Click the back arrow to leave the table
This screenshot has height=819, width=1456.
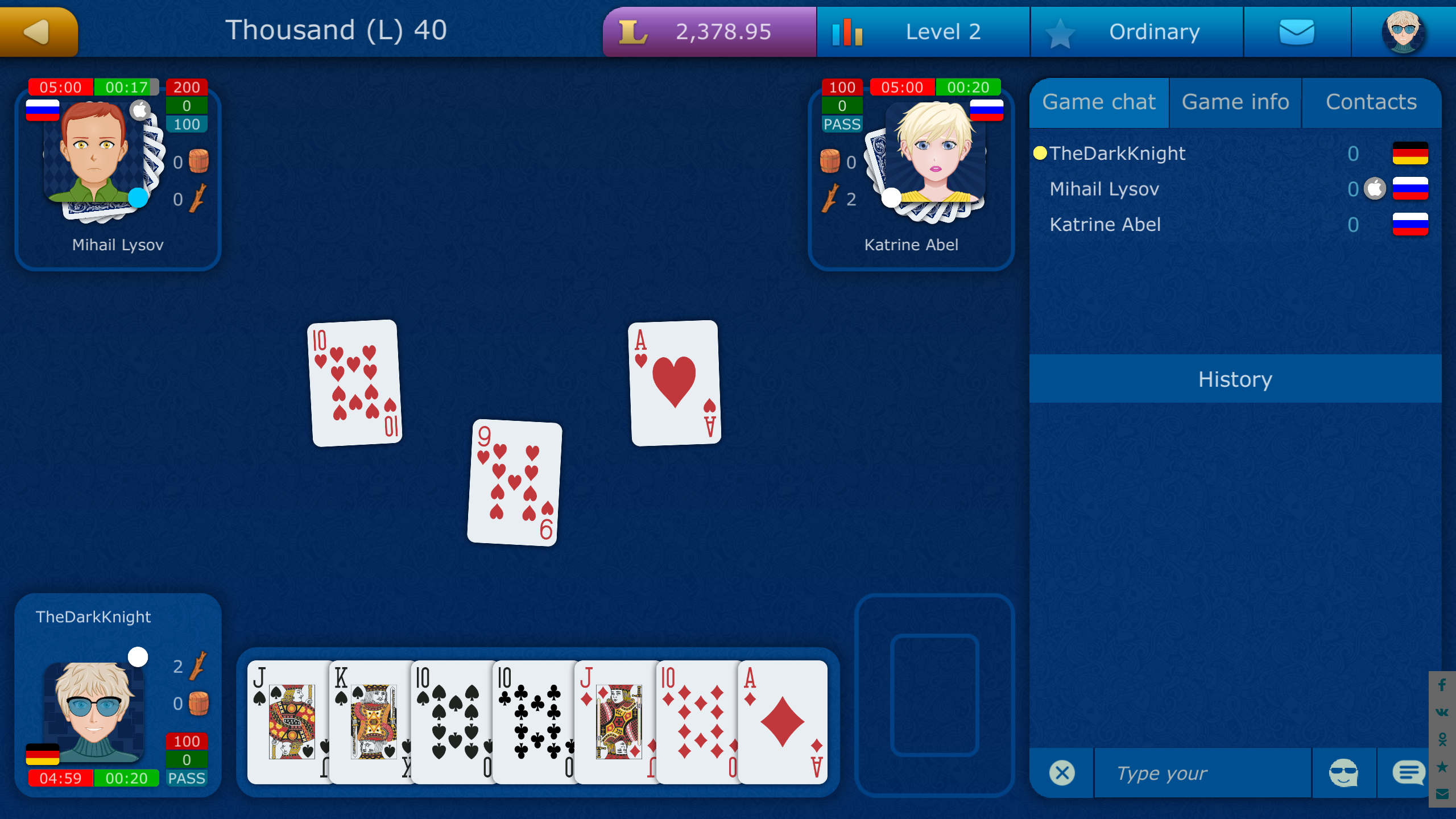(38, 31)
